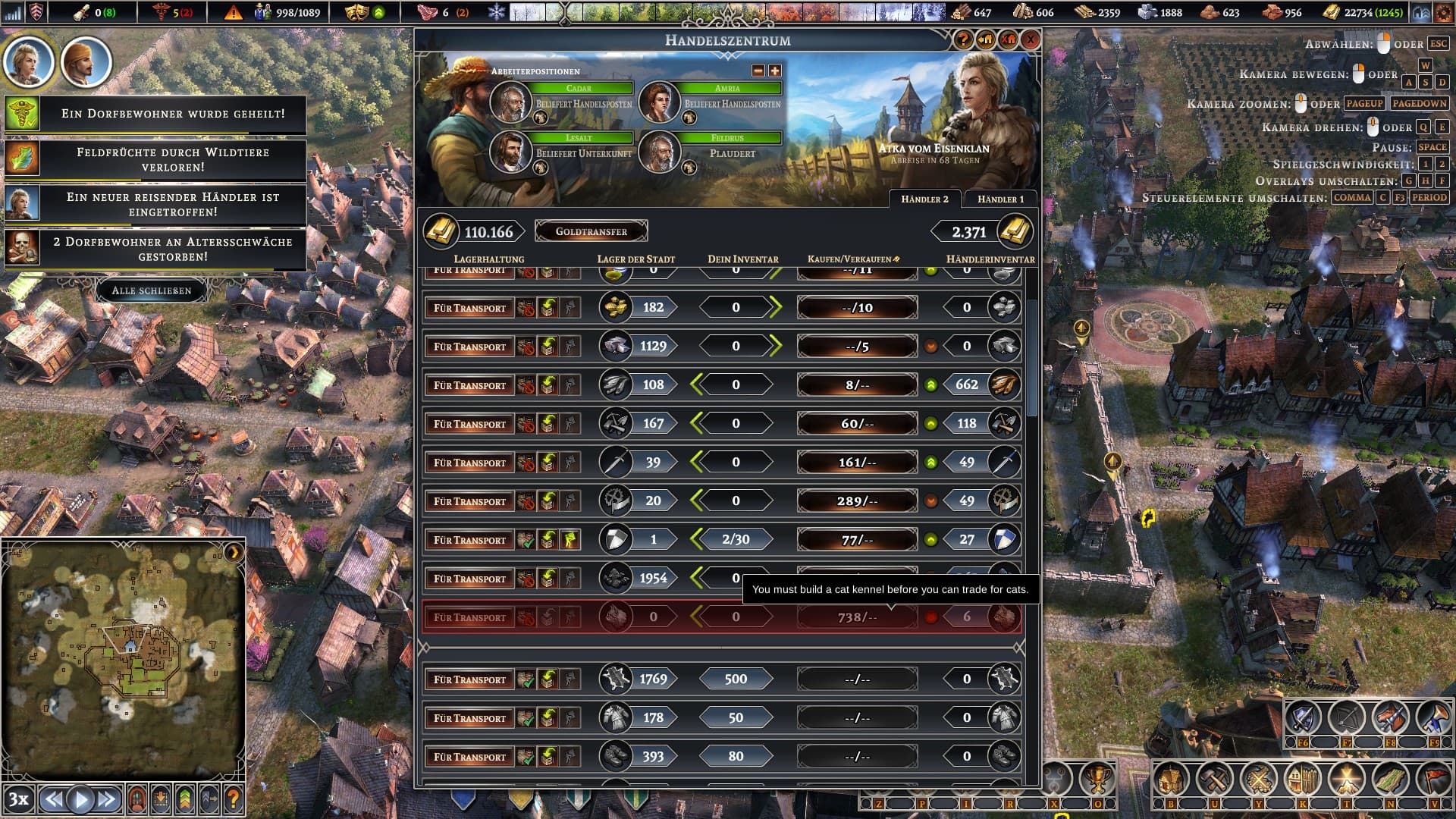Select the Händler 2 tab

click(x=924, y=199)
